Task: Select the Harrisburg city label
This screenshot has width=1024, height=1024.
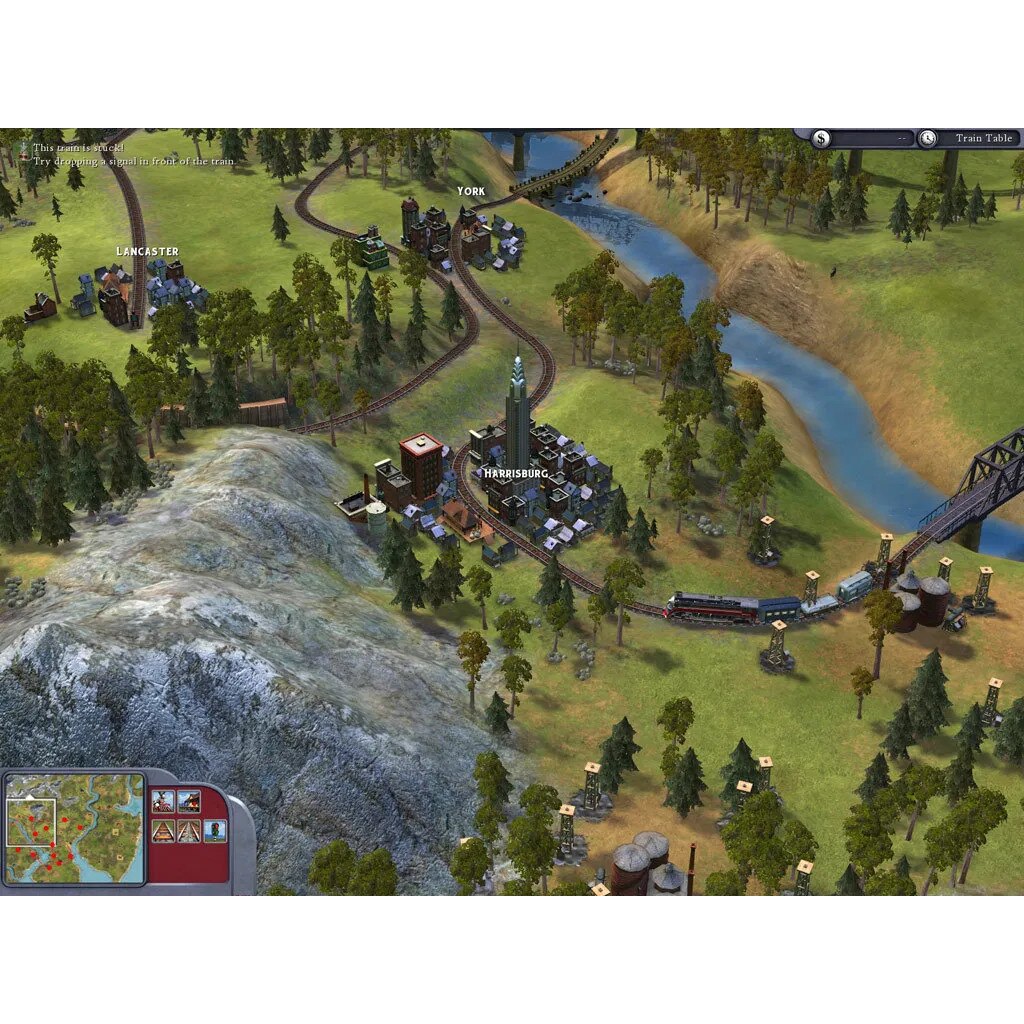Action: (516, 472)
